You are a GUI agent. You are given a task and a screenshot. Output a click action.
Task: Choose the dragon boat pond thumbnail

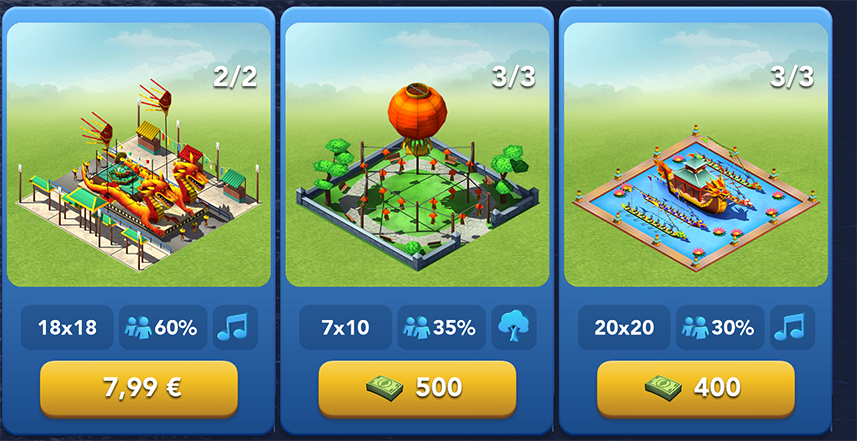point(696,155)
